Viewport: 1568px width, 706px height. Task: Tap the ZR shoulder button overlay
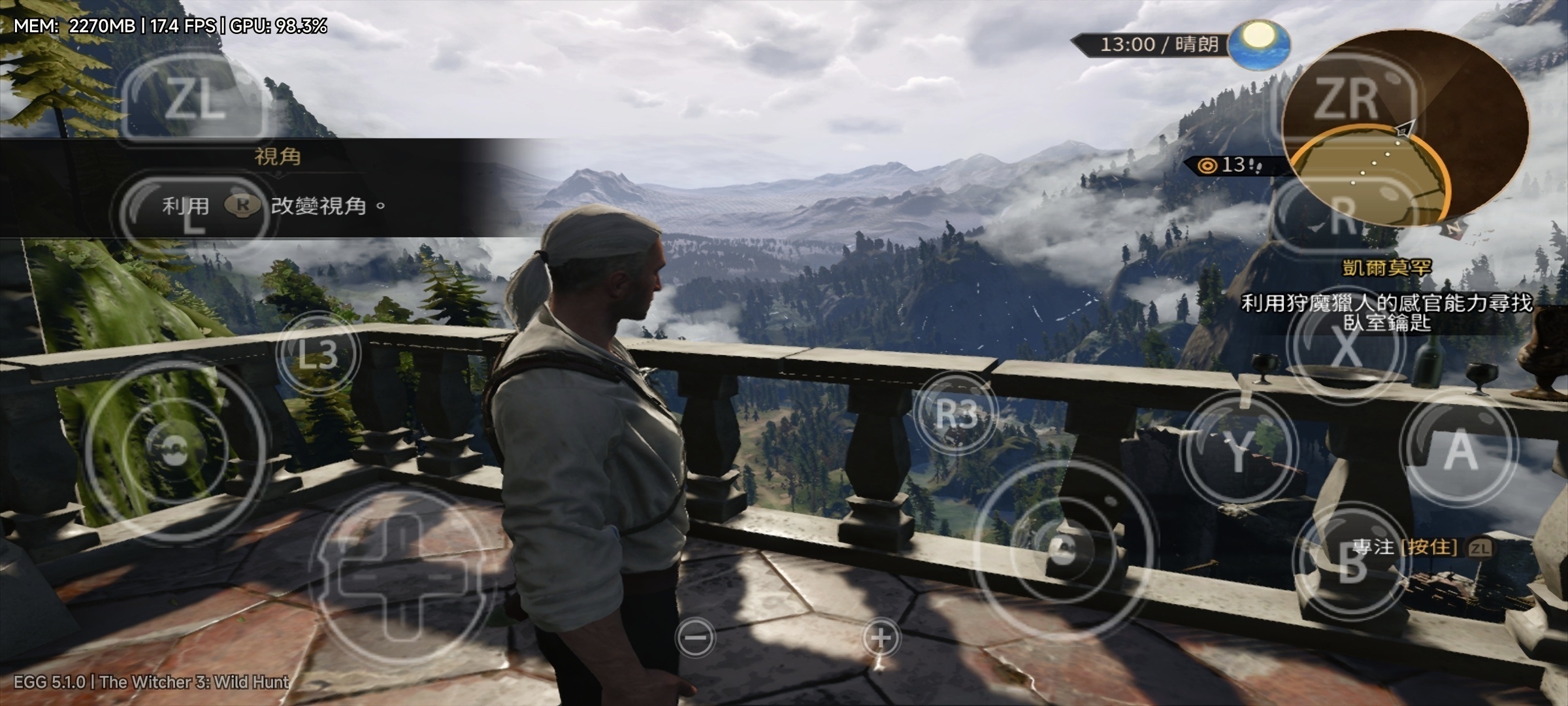[1347, 99]
